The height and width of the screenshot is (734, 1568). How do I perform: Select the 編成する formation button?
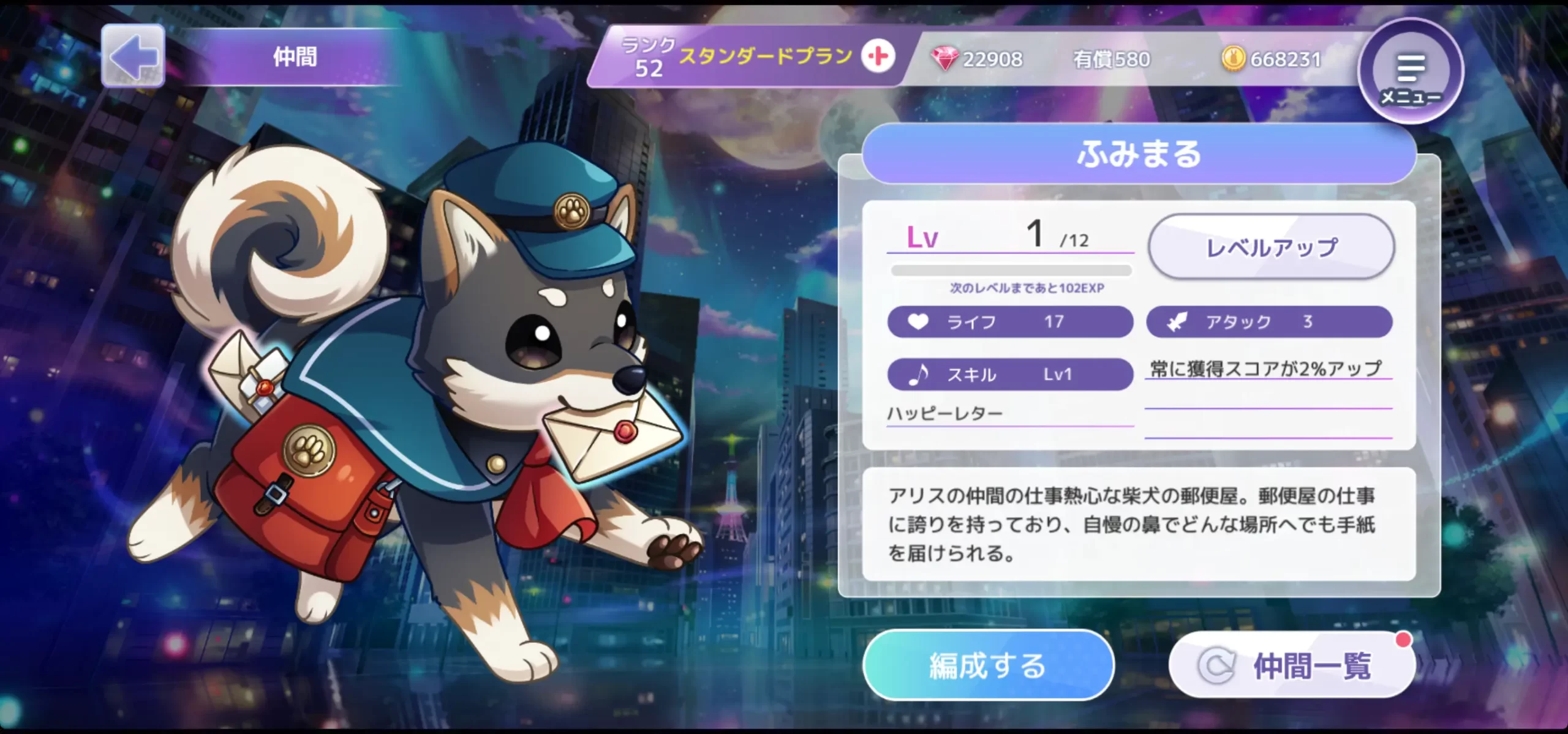(x=987, y=665)
